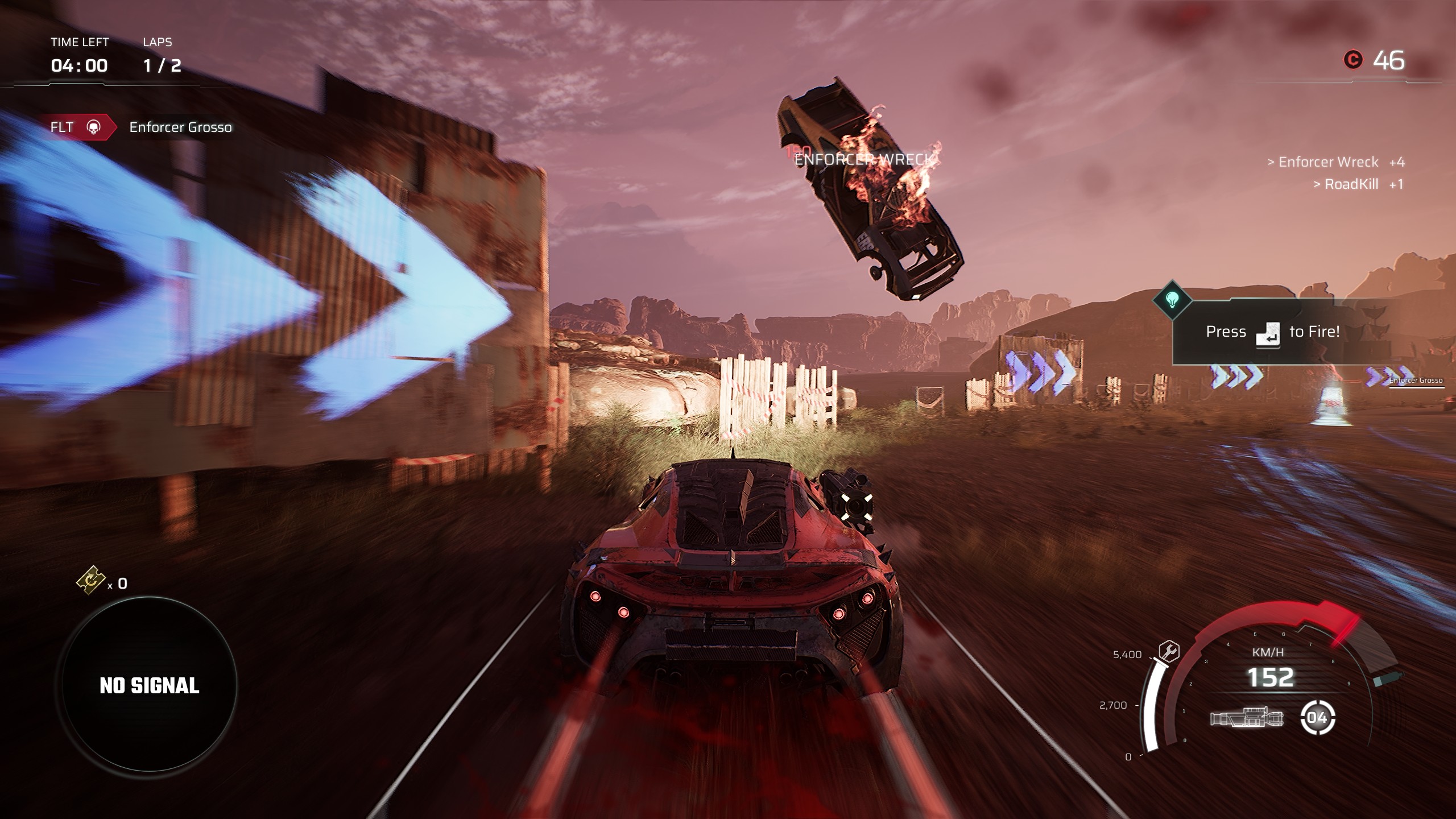Click the NO SIGNAL minimap circle
The height and width of the screenshot is (819, 1456).
[149, 684]
